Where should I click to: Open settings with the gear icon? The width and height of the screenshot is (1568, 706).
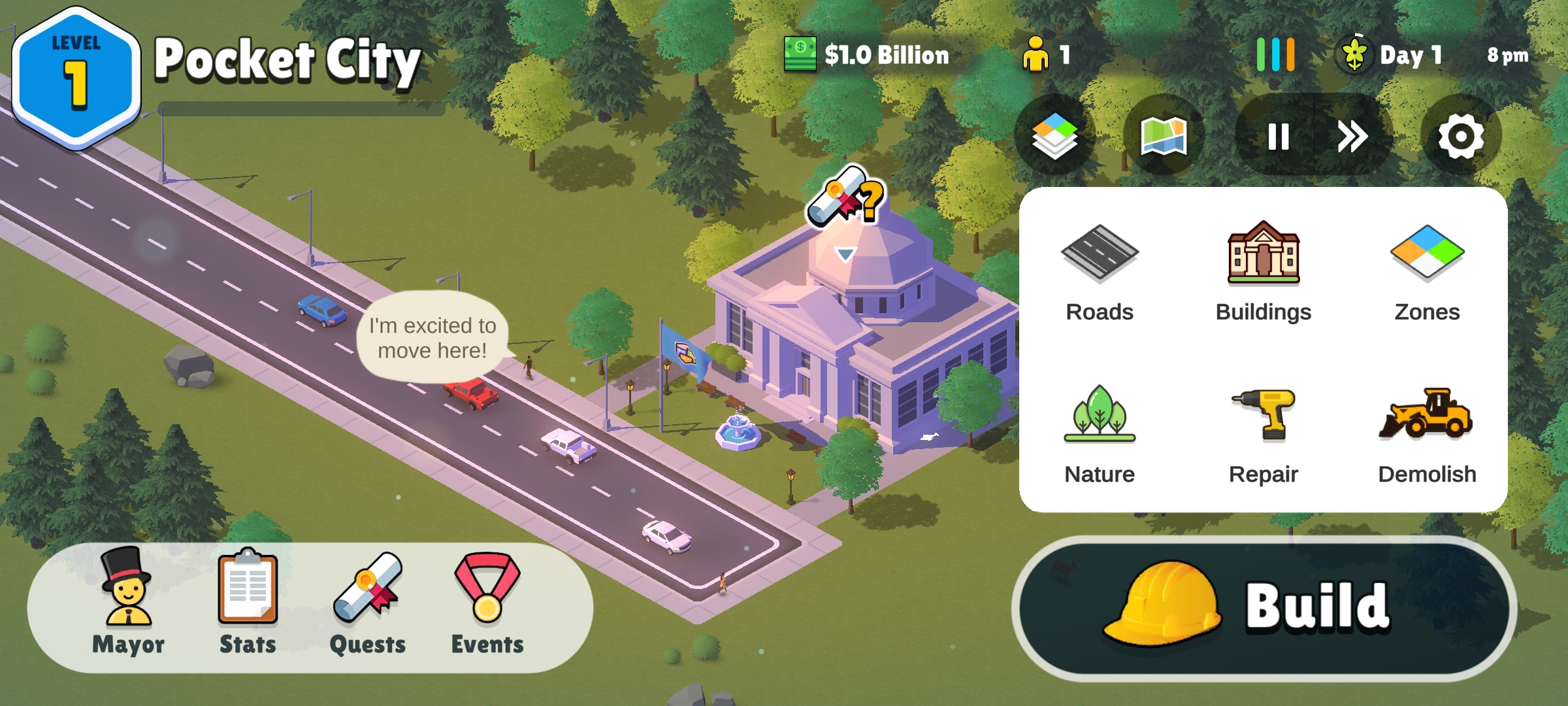1461,136
